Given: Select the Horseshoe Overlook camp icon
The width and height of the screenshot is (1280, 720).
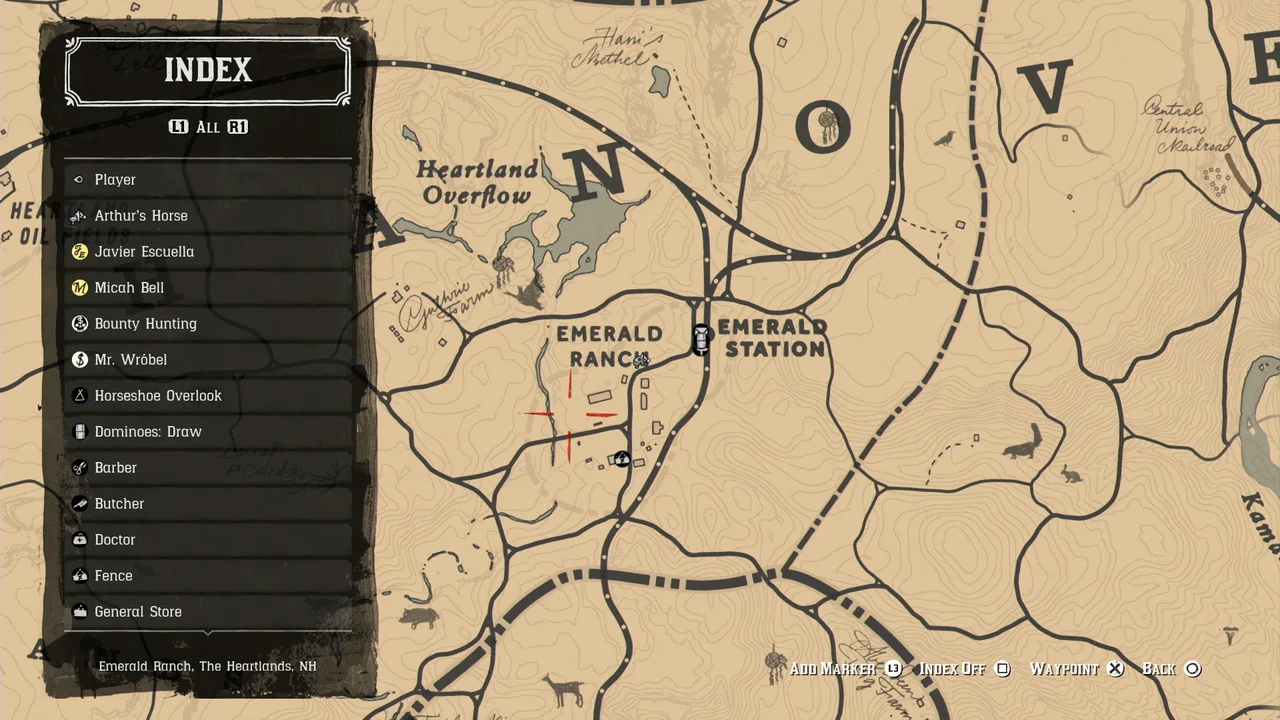Looking at the screenshot, I should pyautogui.click(x=79, y=395).
